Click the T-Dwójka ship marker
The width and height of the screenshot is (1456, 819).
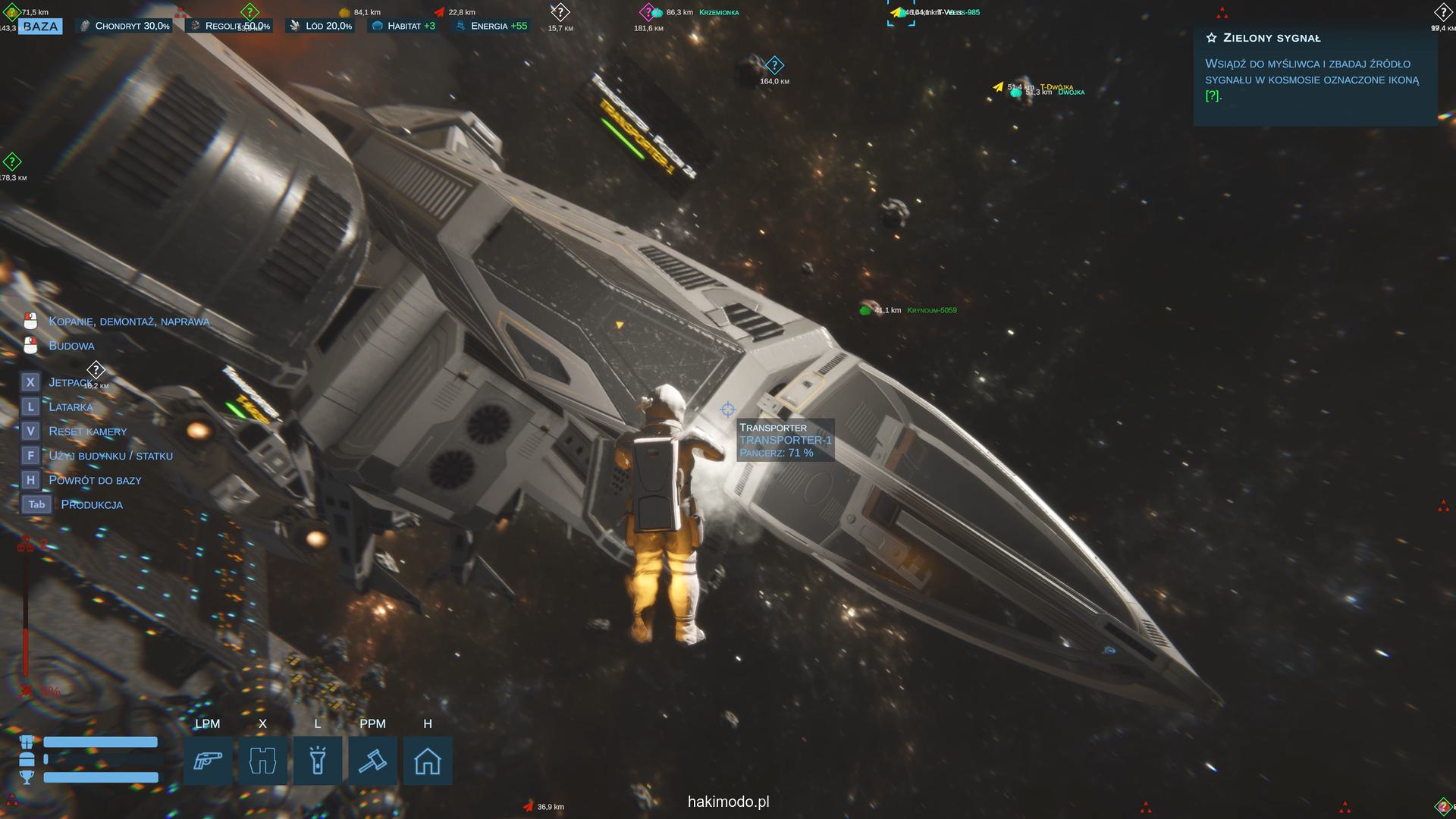pos(998,87)
